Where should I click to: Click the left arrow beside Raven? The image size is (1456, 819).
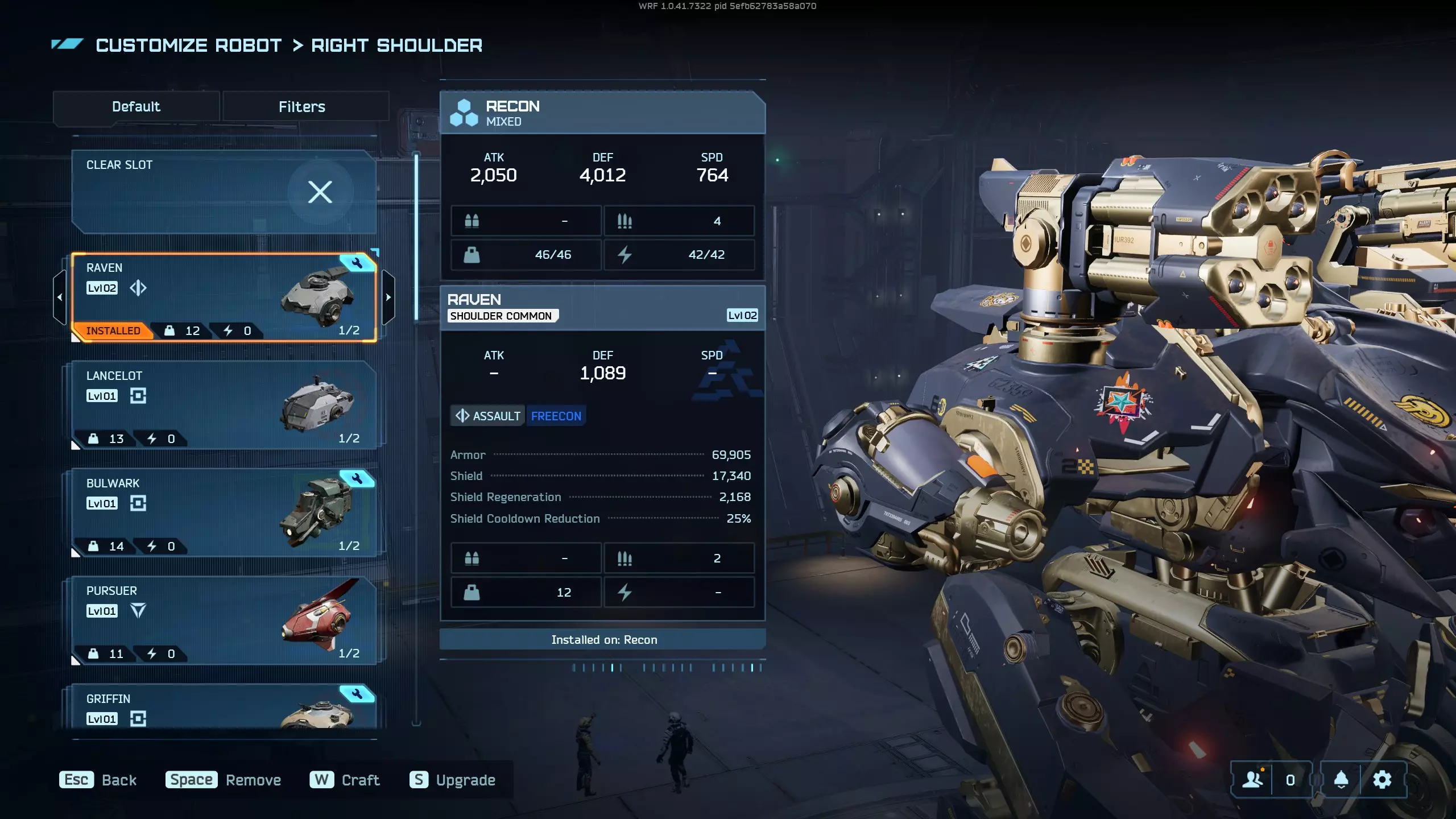coord(60,297)
